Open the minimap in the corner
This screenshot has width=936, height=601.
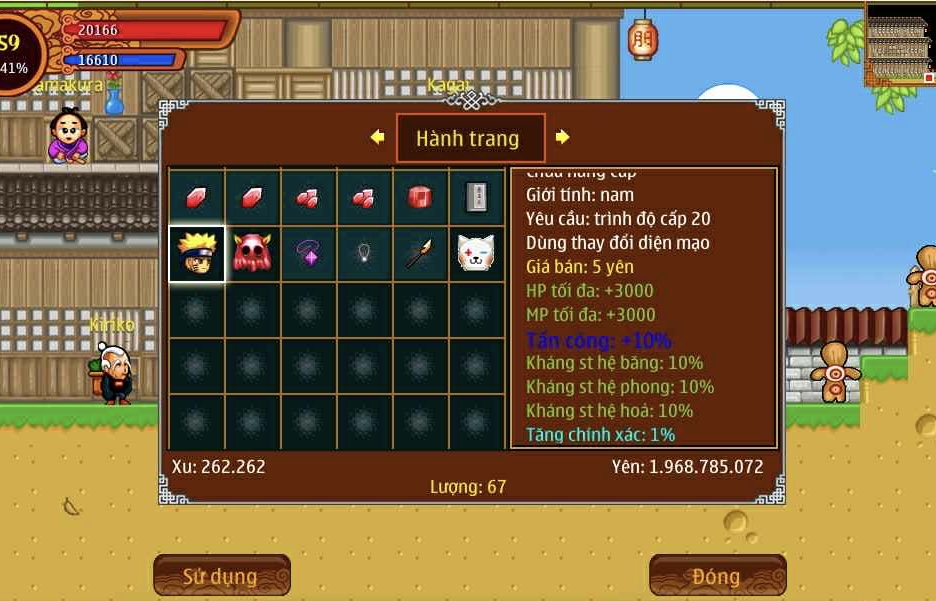[899, 43]
